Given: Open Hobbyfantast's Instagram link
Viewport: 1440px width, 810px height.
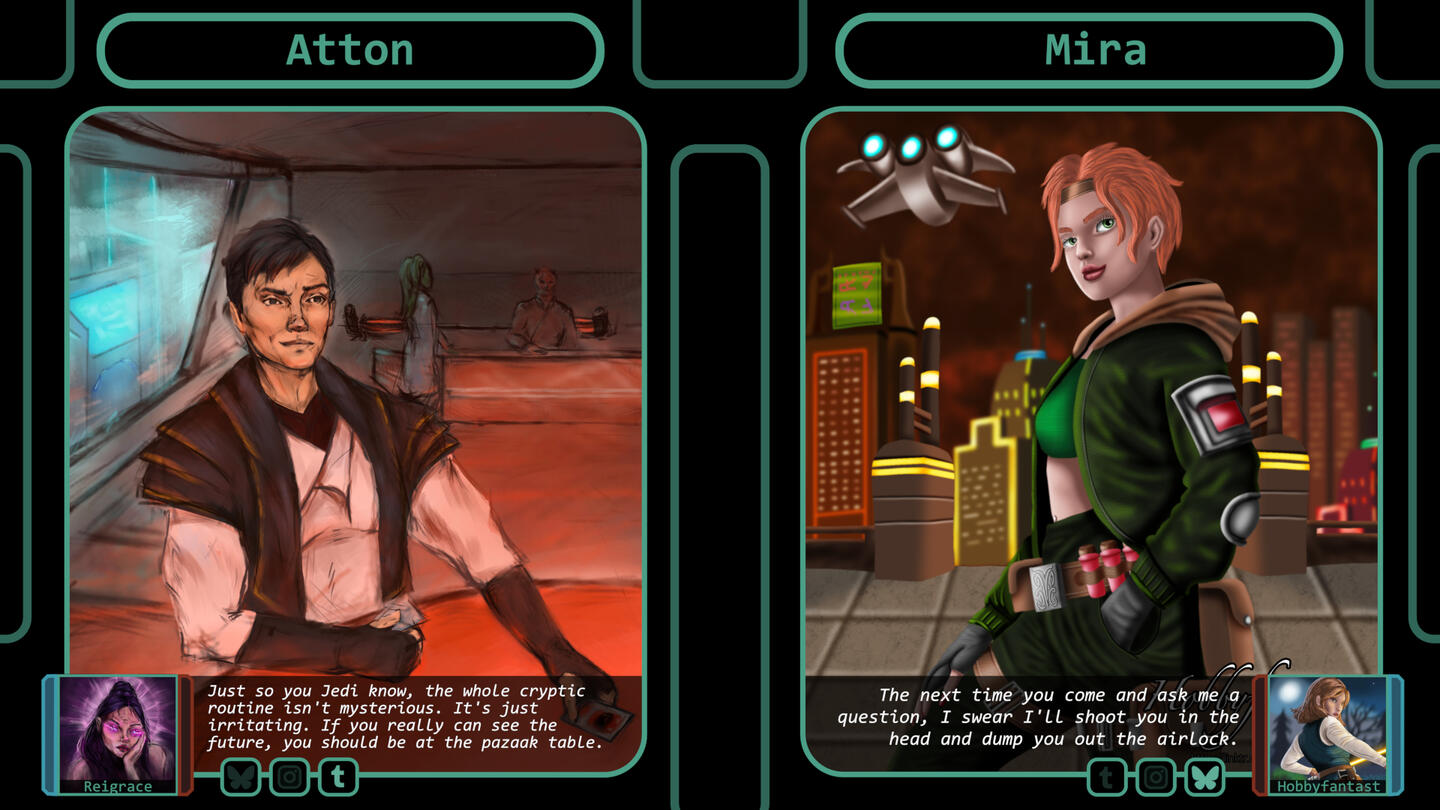Looking at the screenshot, I should [1156, 776].
